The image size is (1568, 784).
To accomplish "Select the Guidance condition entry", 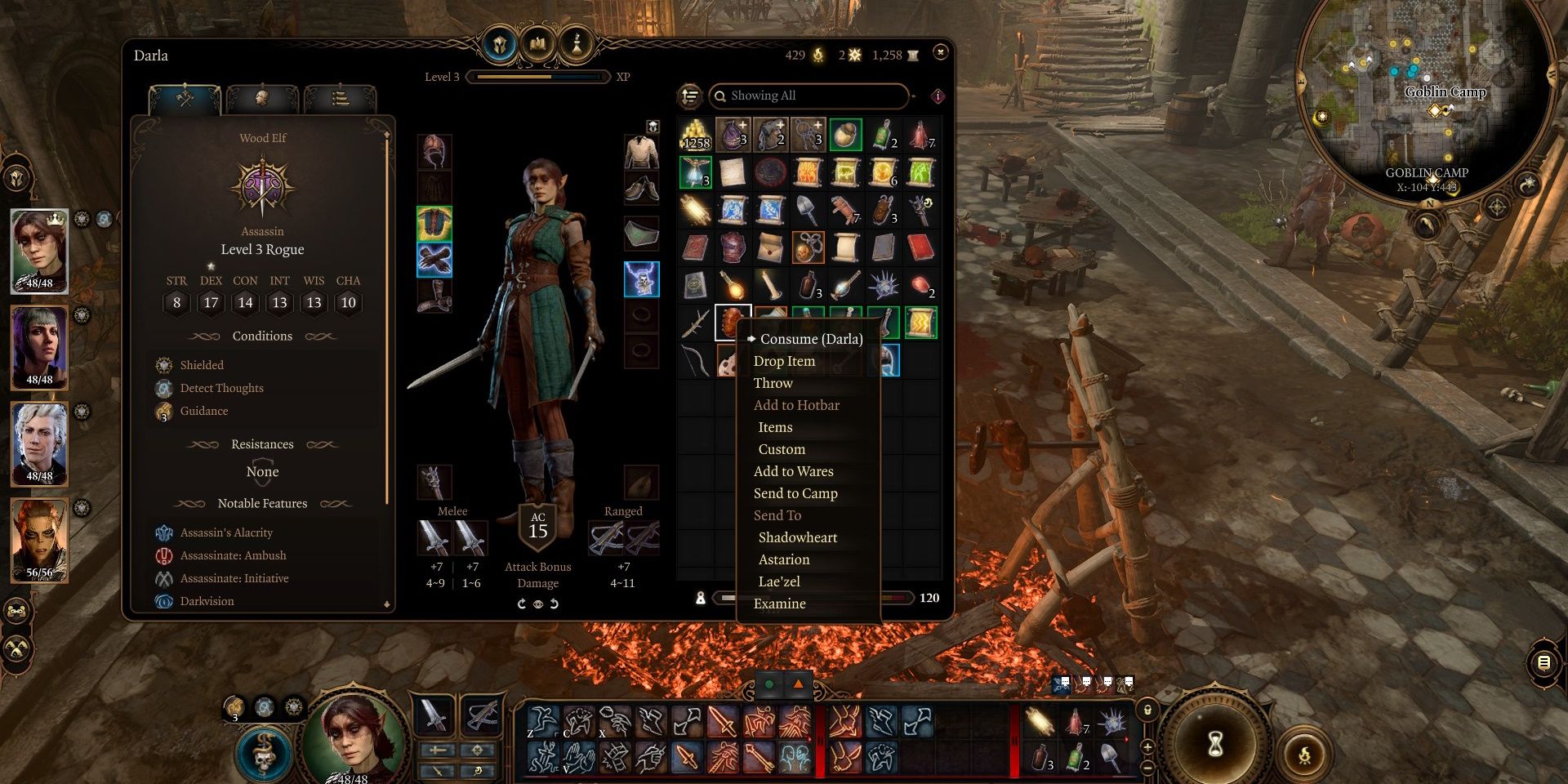I will coord(204,411).
